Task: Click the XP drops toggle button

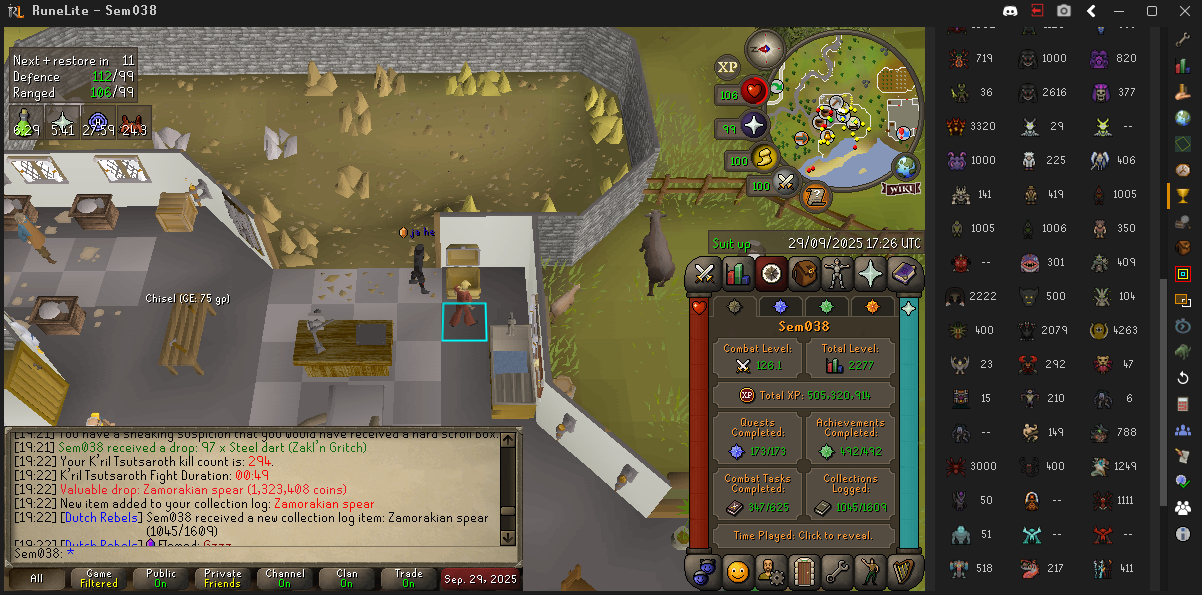Action: [727, 67]
